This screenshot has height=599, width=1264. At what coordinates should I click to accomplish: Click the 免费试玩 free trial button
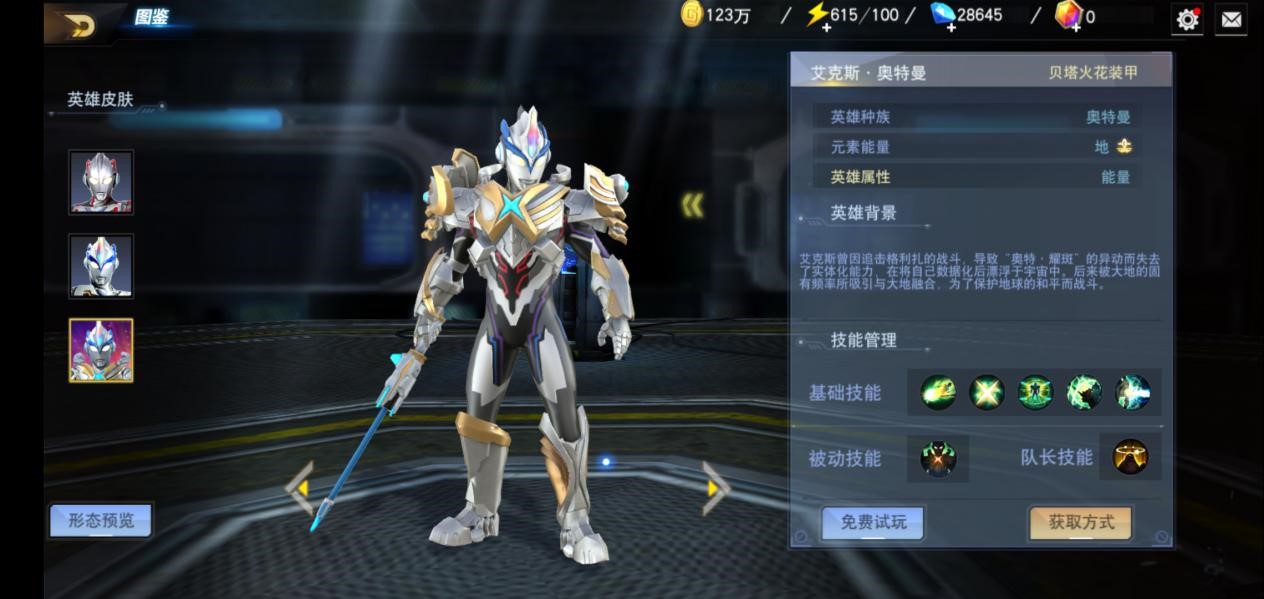point(873,522)
